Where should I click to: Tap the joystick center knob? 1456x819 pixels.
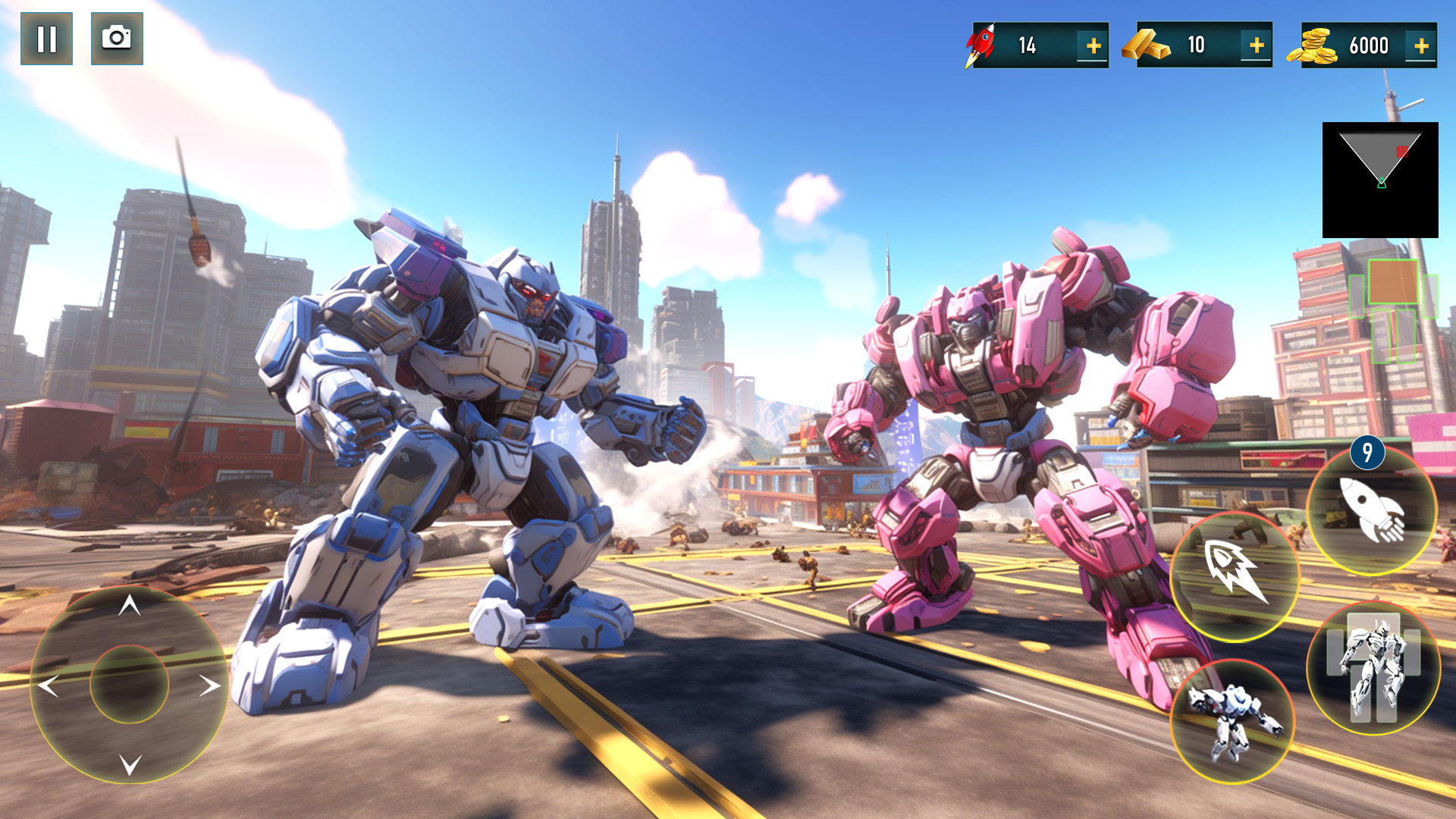coord(129,684)
